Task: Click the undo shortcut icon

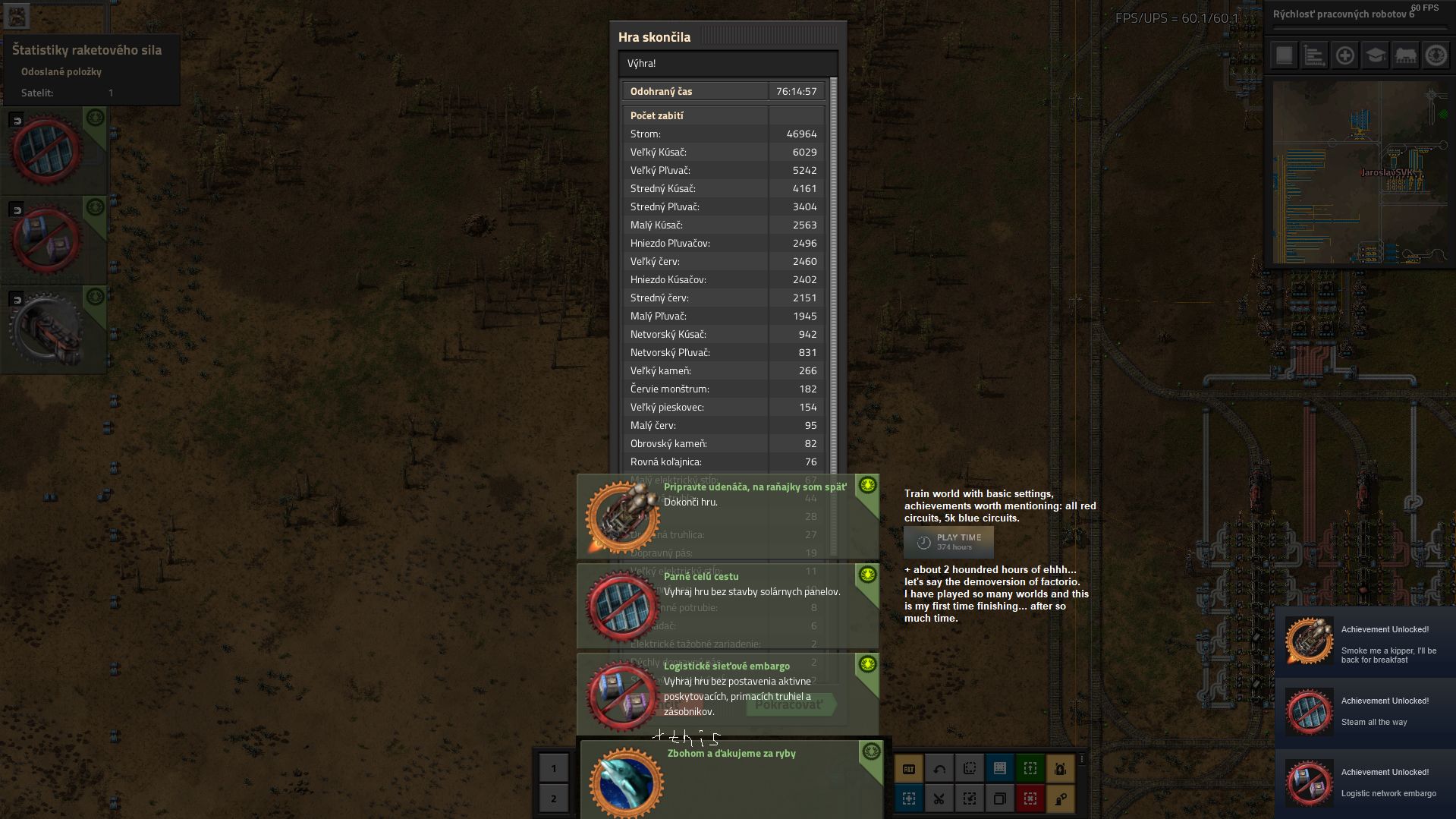Action: pyautogui.click(x=939, y=769)
